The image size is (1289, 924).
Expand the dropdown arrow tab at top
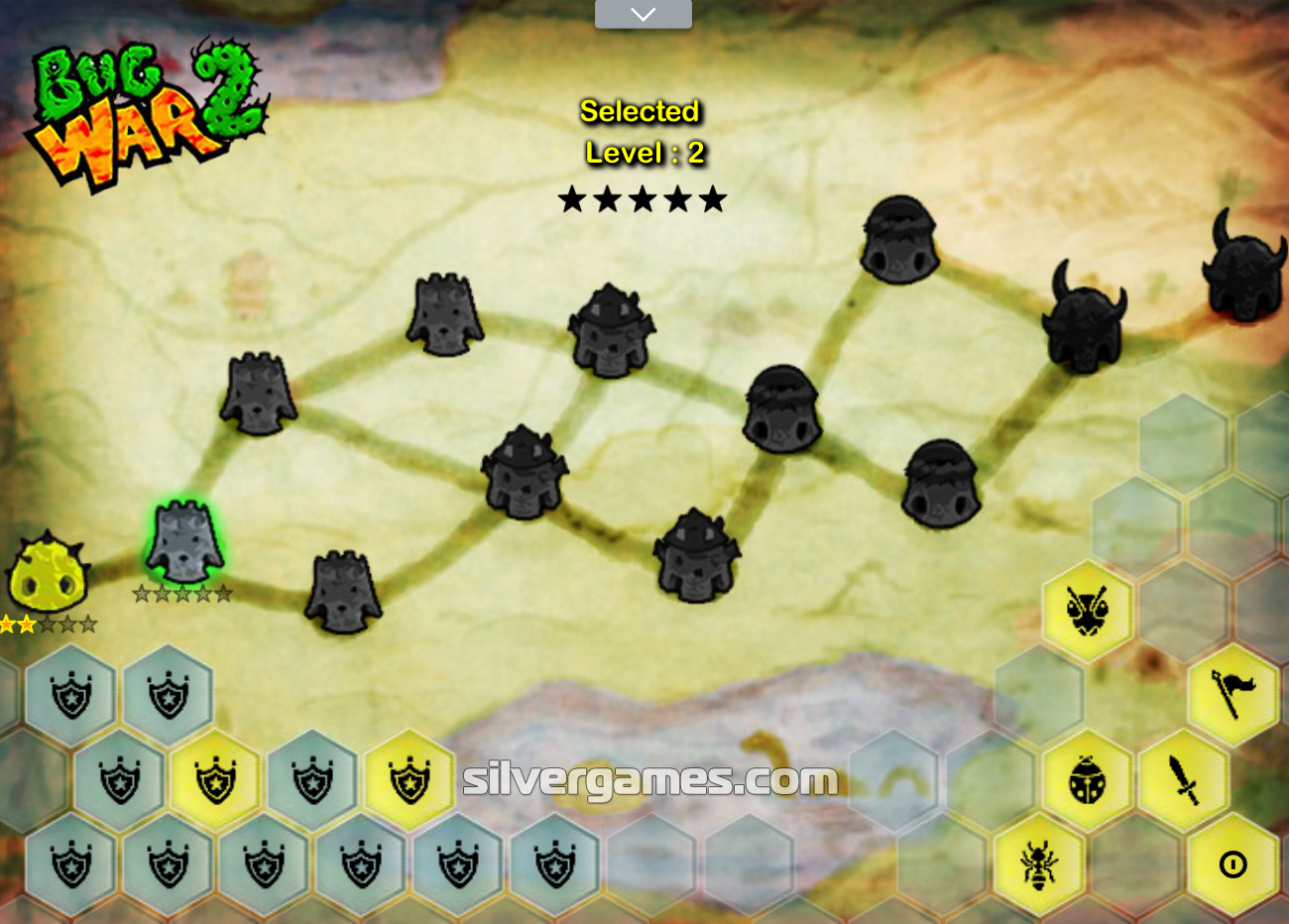(643, 14)
